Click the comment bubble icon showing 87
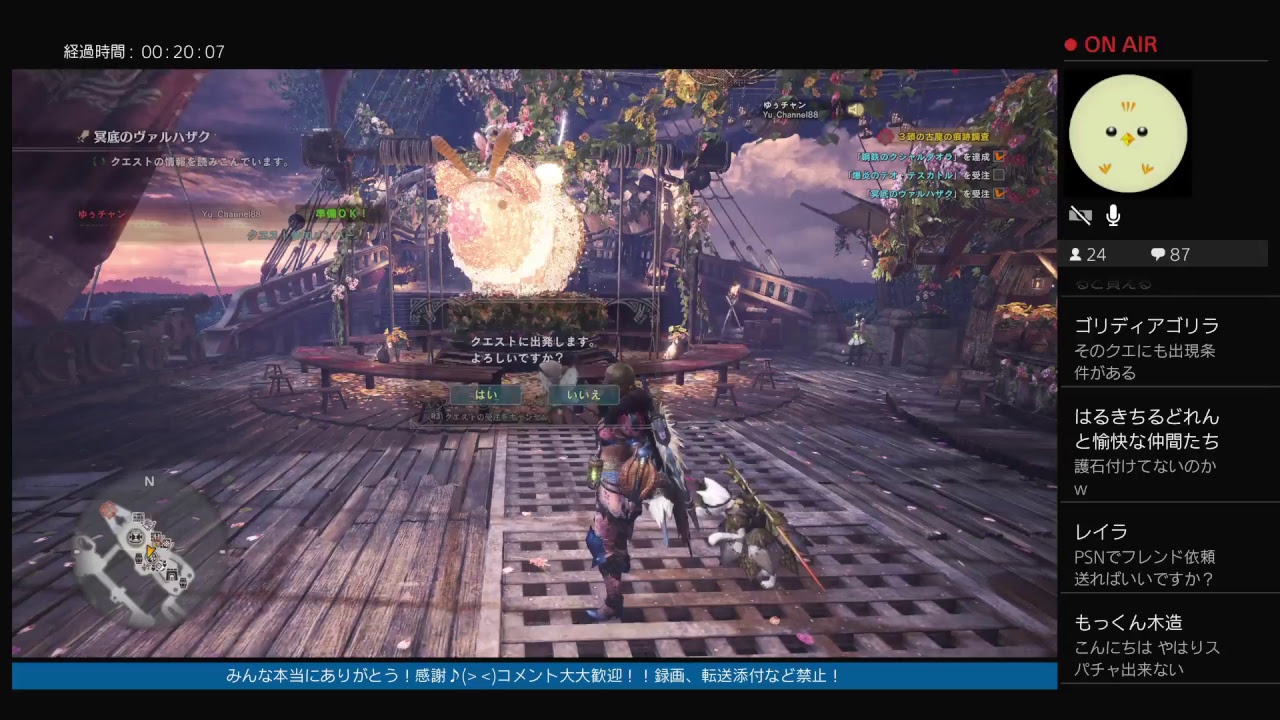This screenshot has height=720, width=1280. pos(1158,254)
